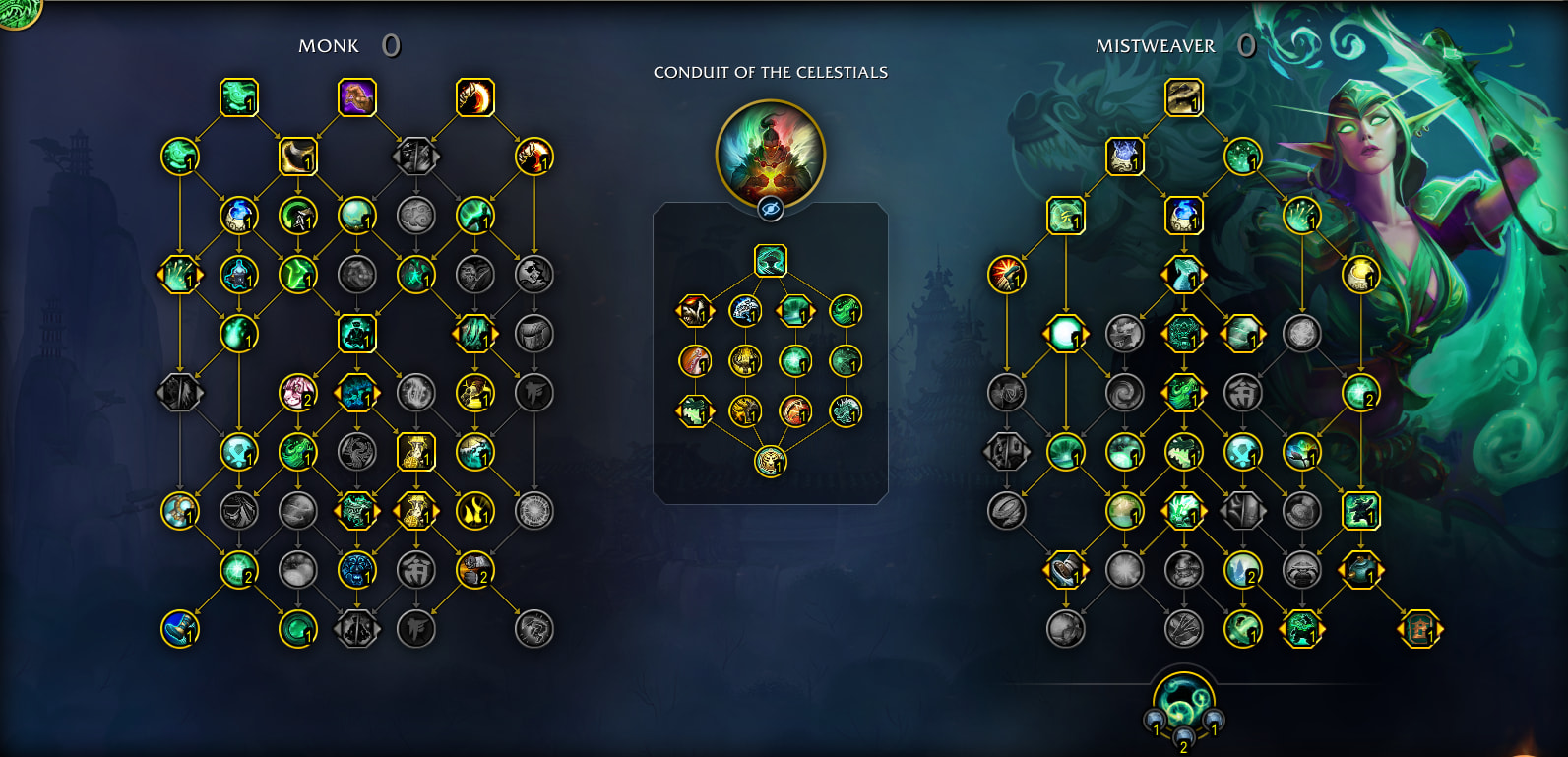Choose the topmost gold square Mistweaver talent
This screenshot has width=1568, height=757.
(x=1183, y=97)
